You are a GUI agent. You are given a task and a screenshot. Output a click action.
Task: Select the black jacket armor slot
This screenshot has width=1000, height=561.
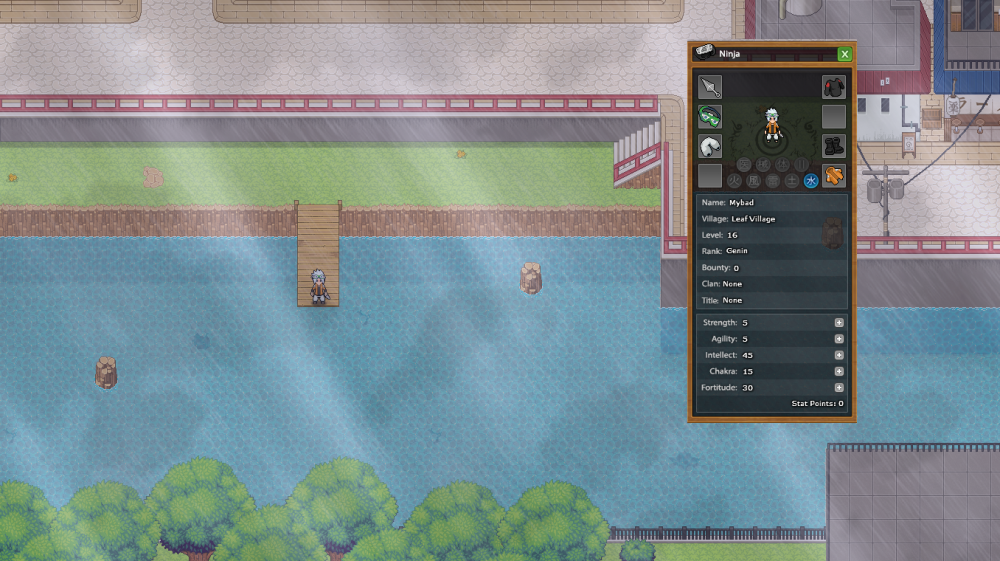pyautogui.click(x=834, y=87)
